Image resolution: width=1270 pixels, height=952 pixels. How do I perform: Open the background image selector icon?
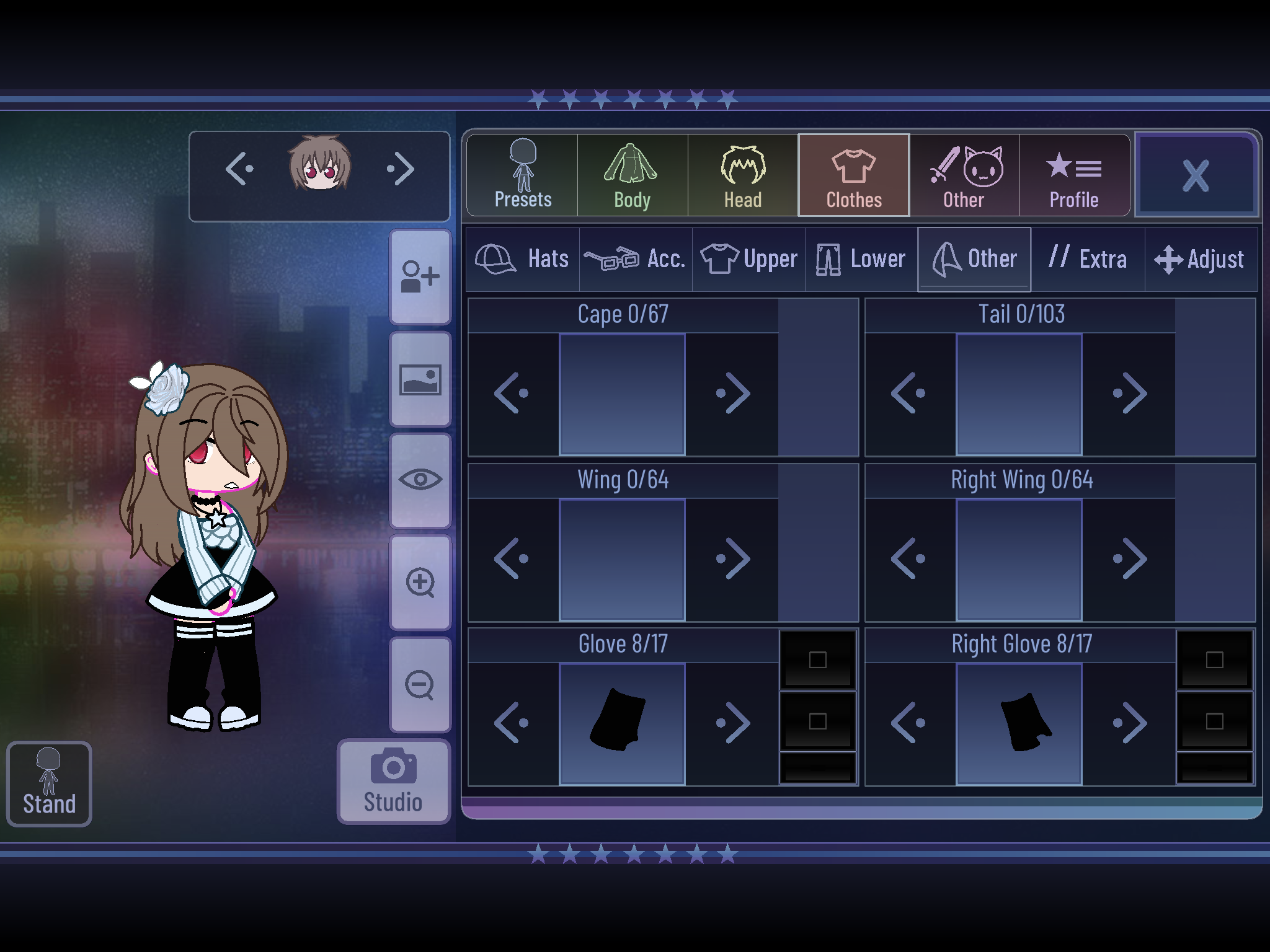point(420,379)
